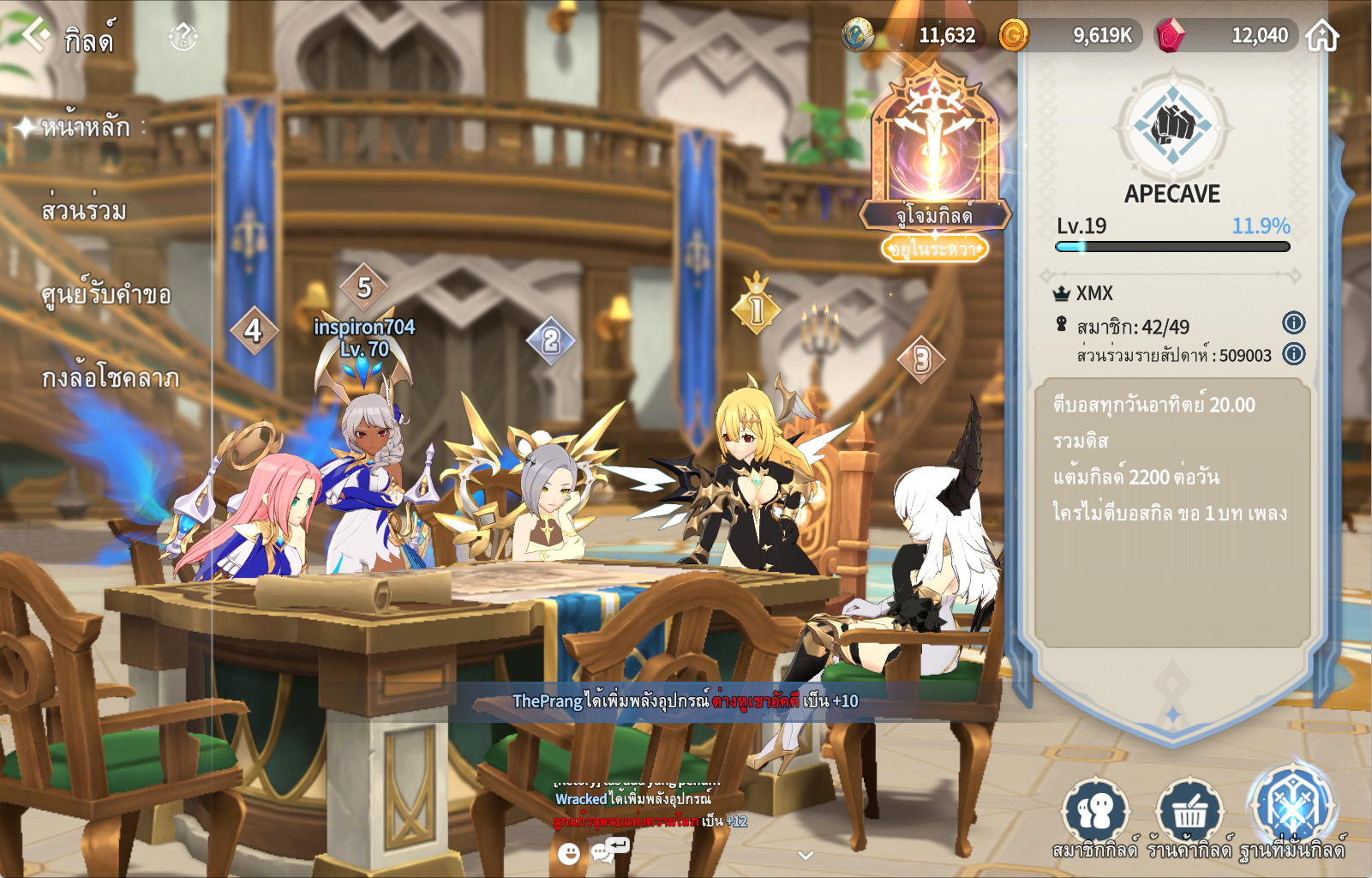Collapse the chat with the down chevron

(x=806, y=855)
